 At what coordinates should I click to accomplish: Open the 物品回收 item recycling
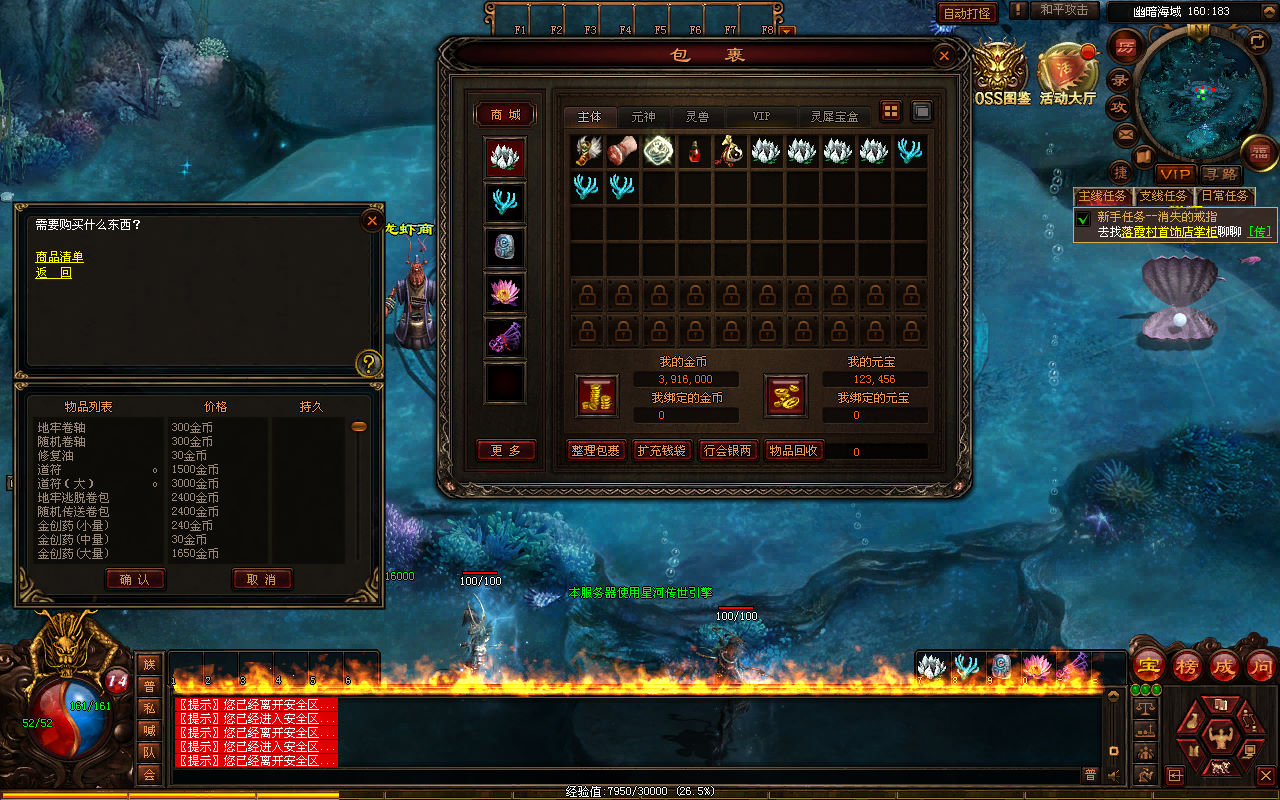(x=794, y=451)
